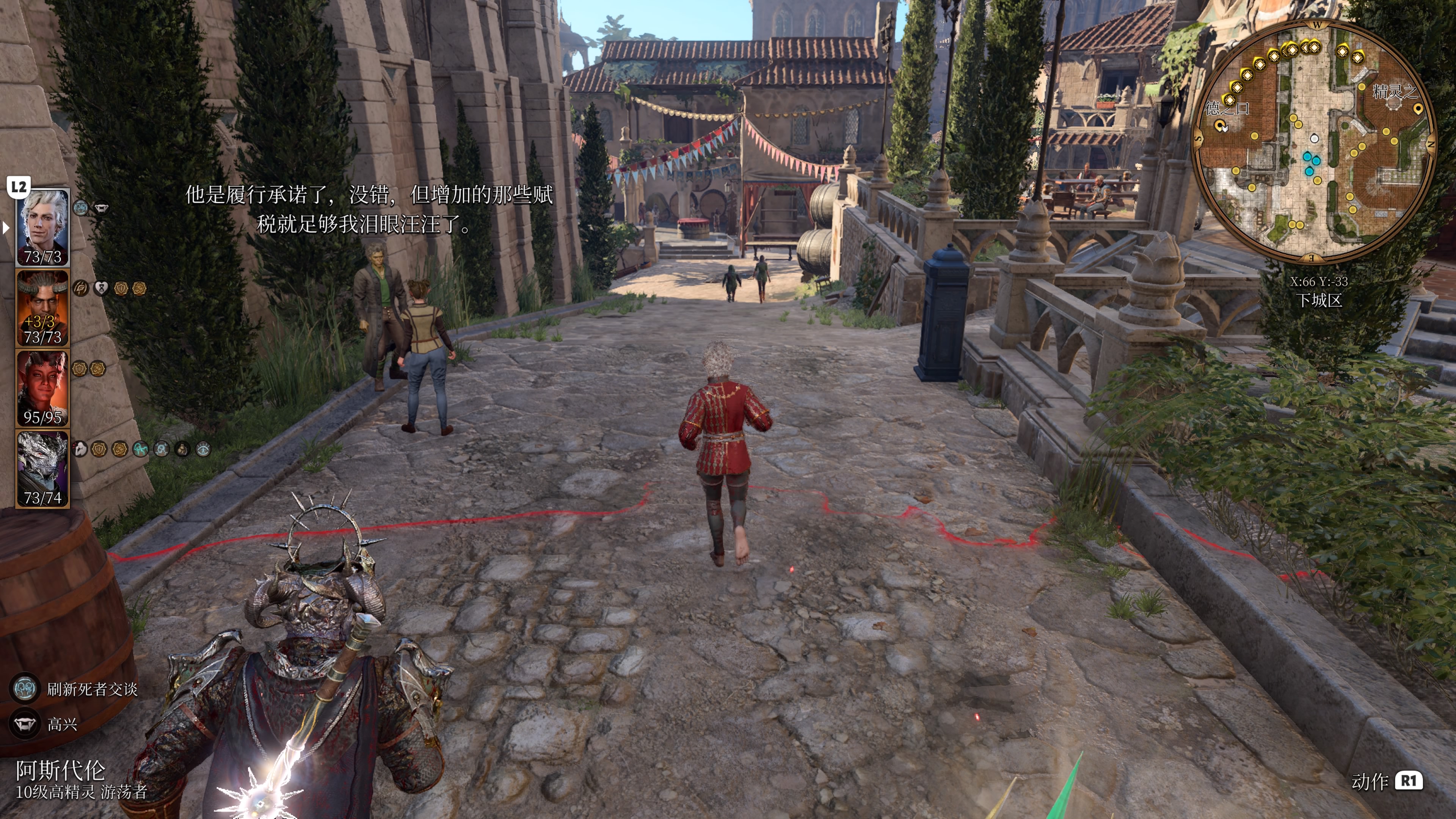Choose the red tiefling portrait with 95/95
This screenshot has height=819, width=1456.
click(x=42, y=388)
